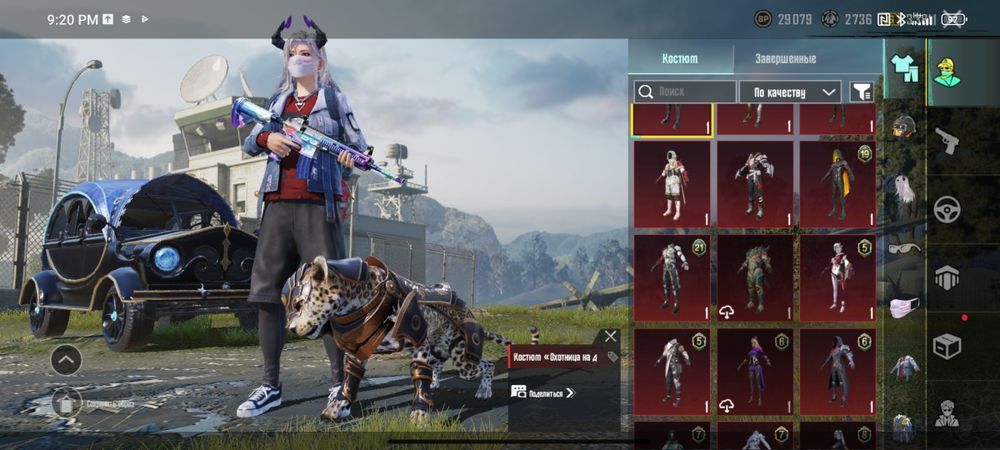1000x450 pixels.
Task: Switch to the Костюм tab
Action: pos(682,58)
